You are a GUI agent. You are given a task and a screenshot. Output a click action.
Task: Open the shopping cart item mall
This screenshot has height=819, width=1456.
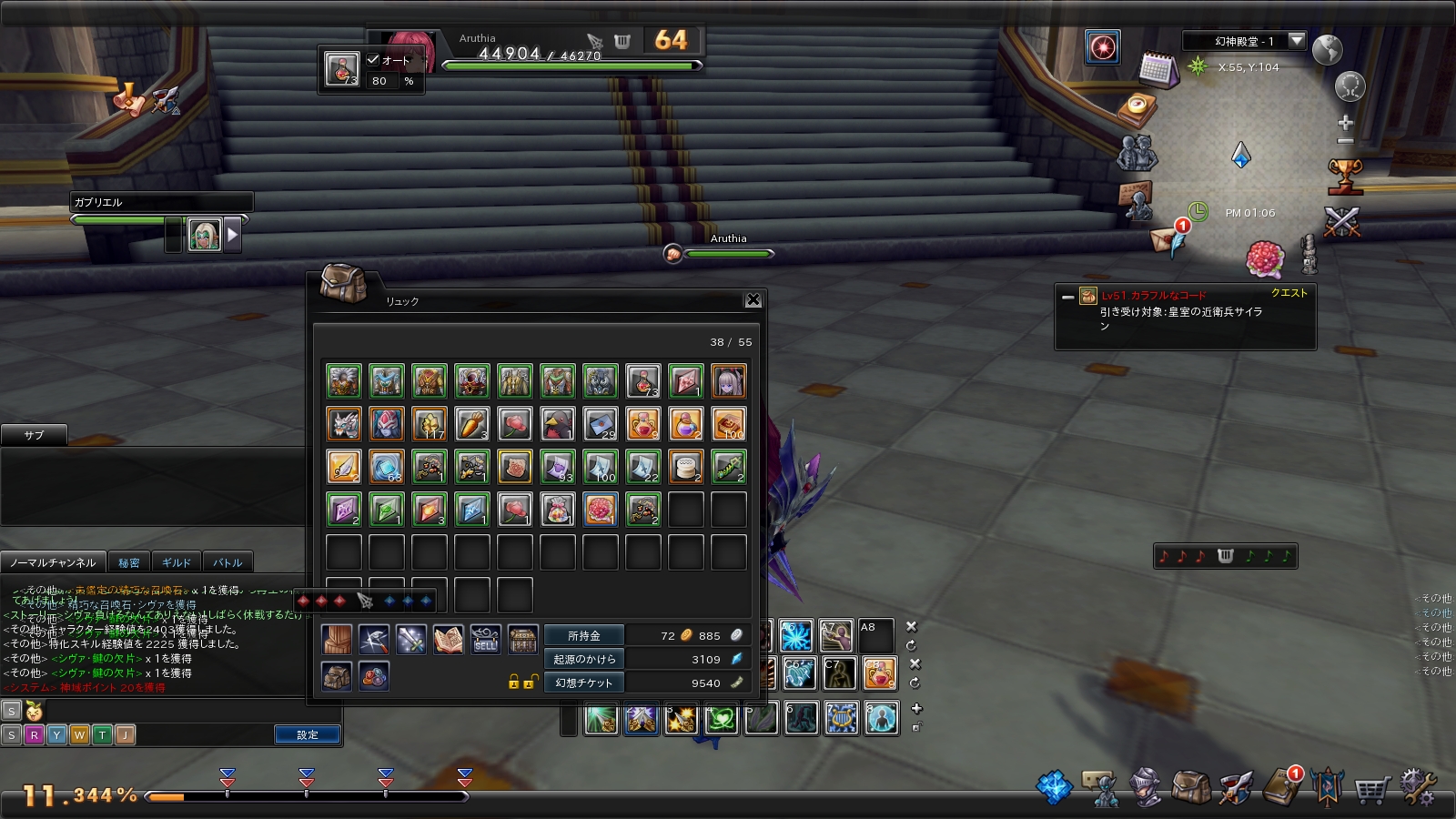1371,789
